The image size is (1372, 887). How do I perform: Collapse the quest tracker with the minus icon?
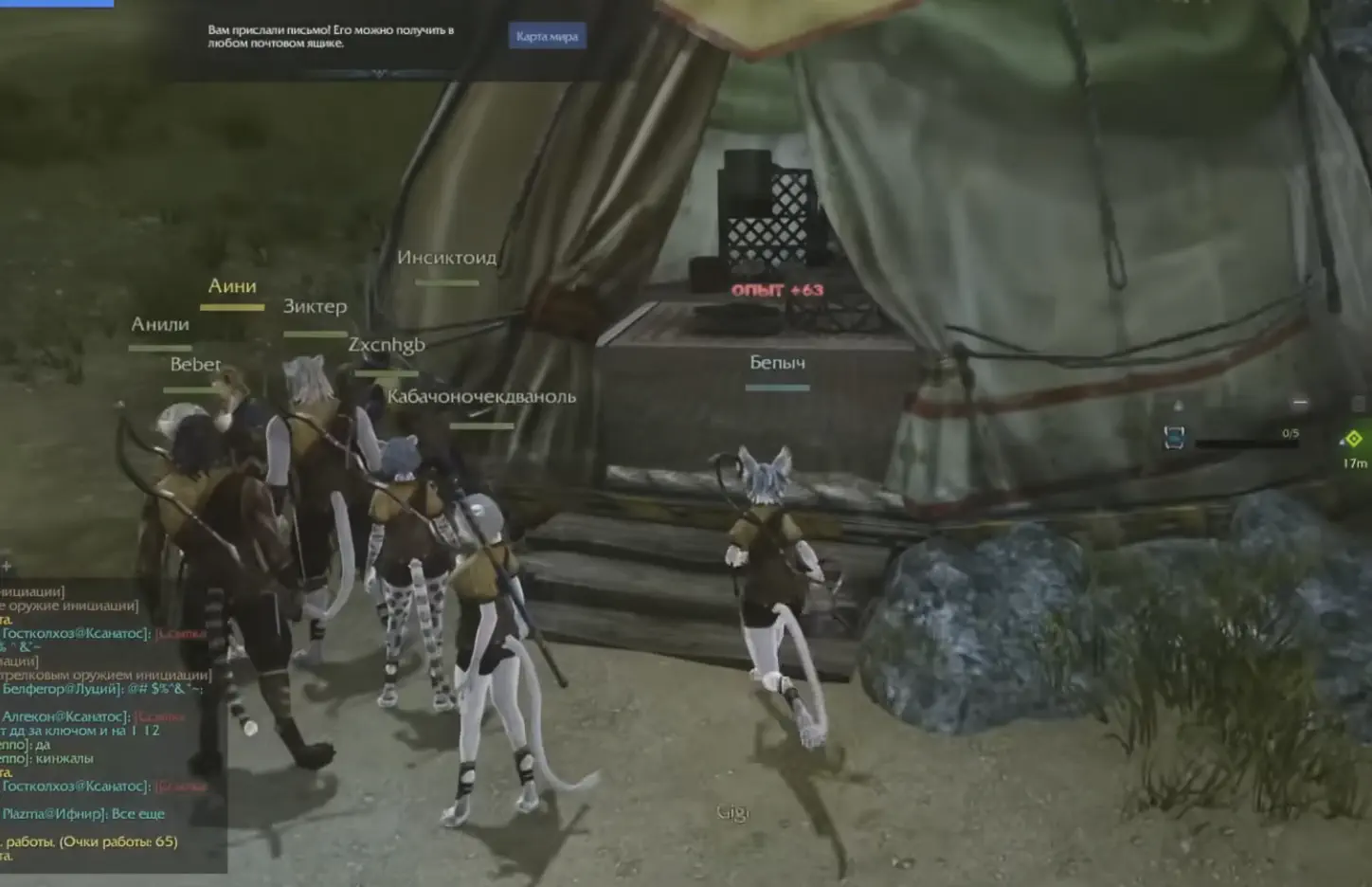coord(1299,402)
